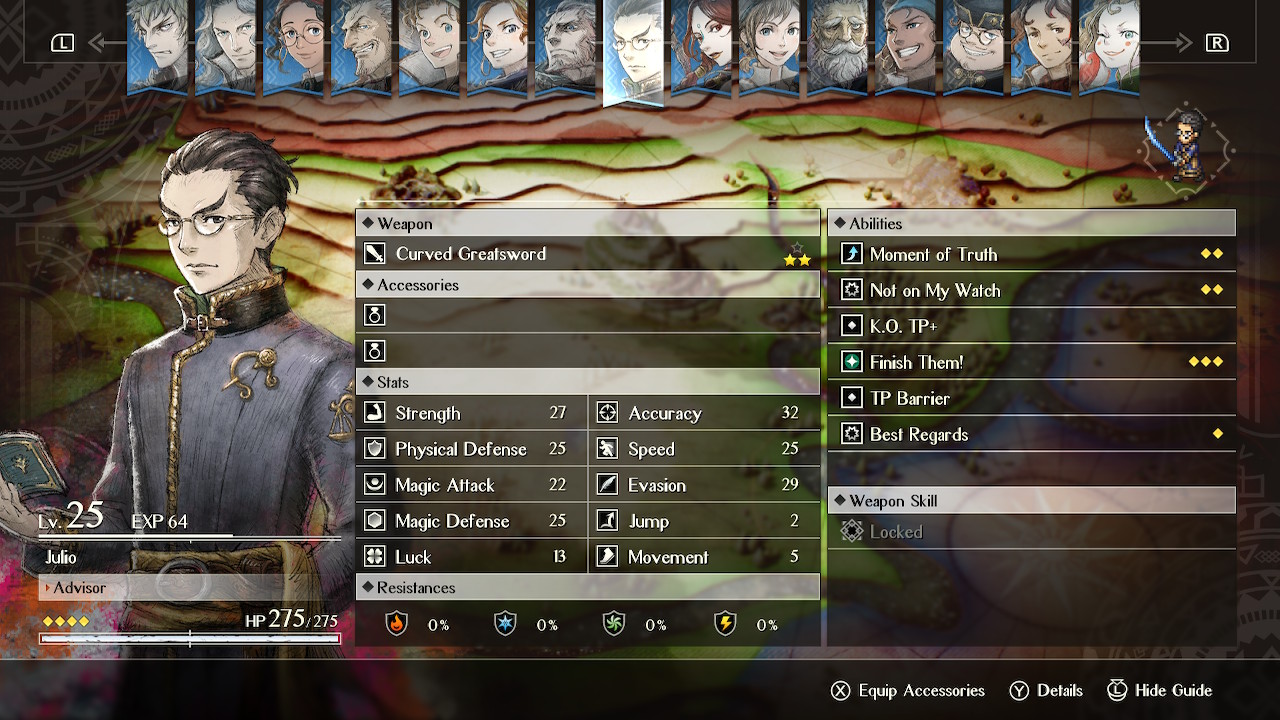Select the Not on My Watch ability
This screenshot has width=1280, height=720.
point(1031,290)
